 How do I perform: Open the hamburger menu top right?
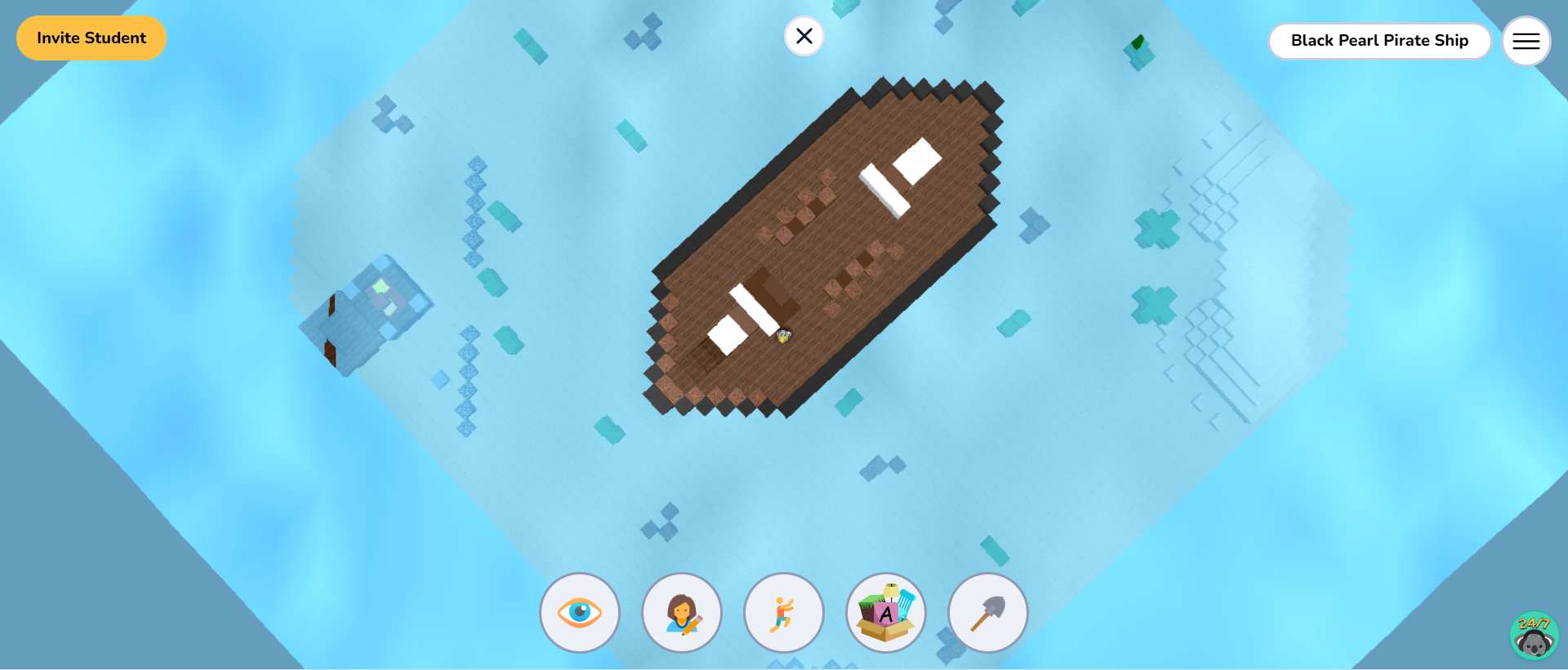pyautogui.click(x=1526, y=40)
